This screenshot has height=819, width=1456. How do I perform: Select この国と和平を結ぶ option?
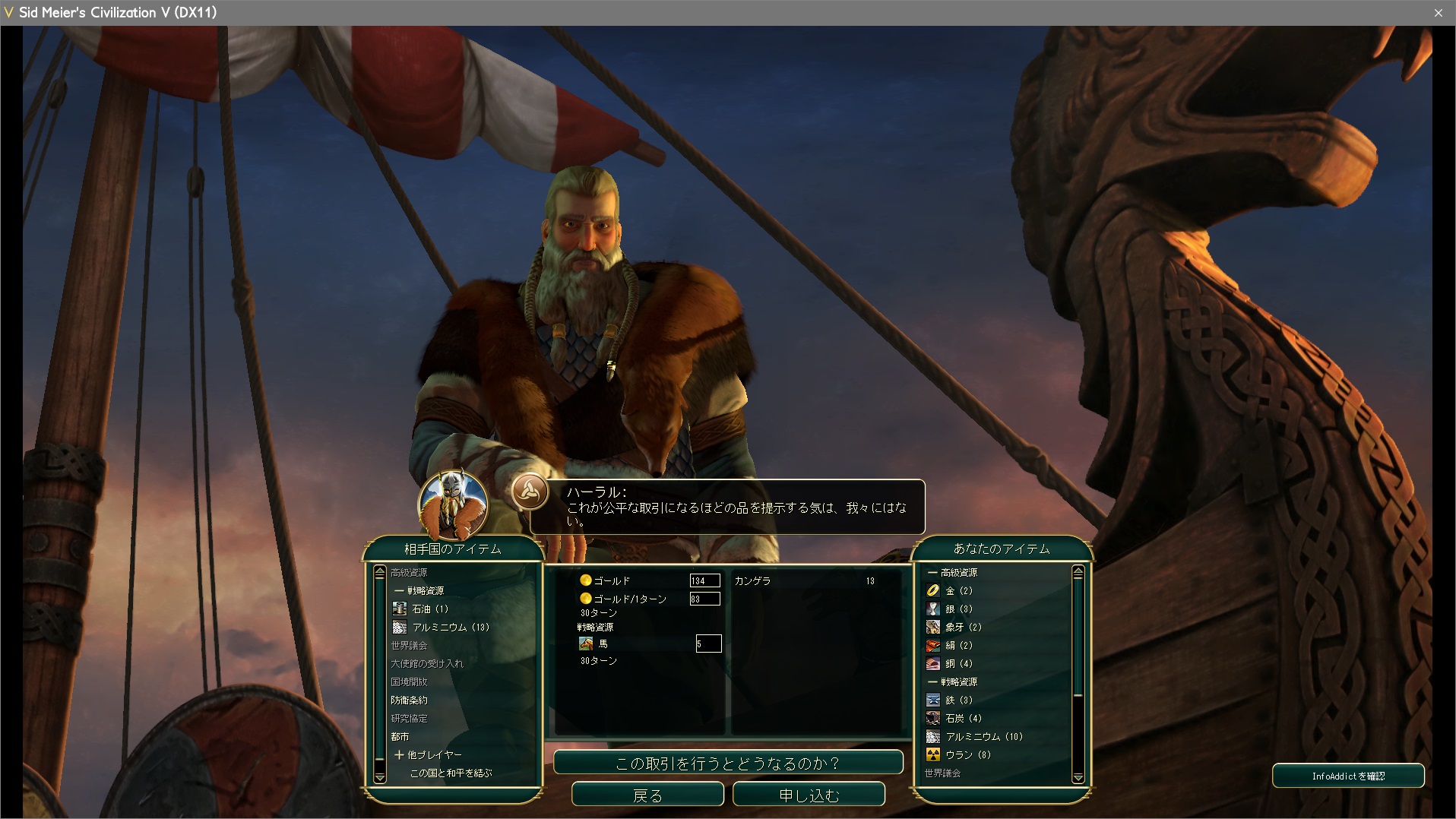point(451,773)
